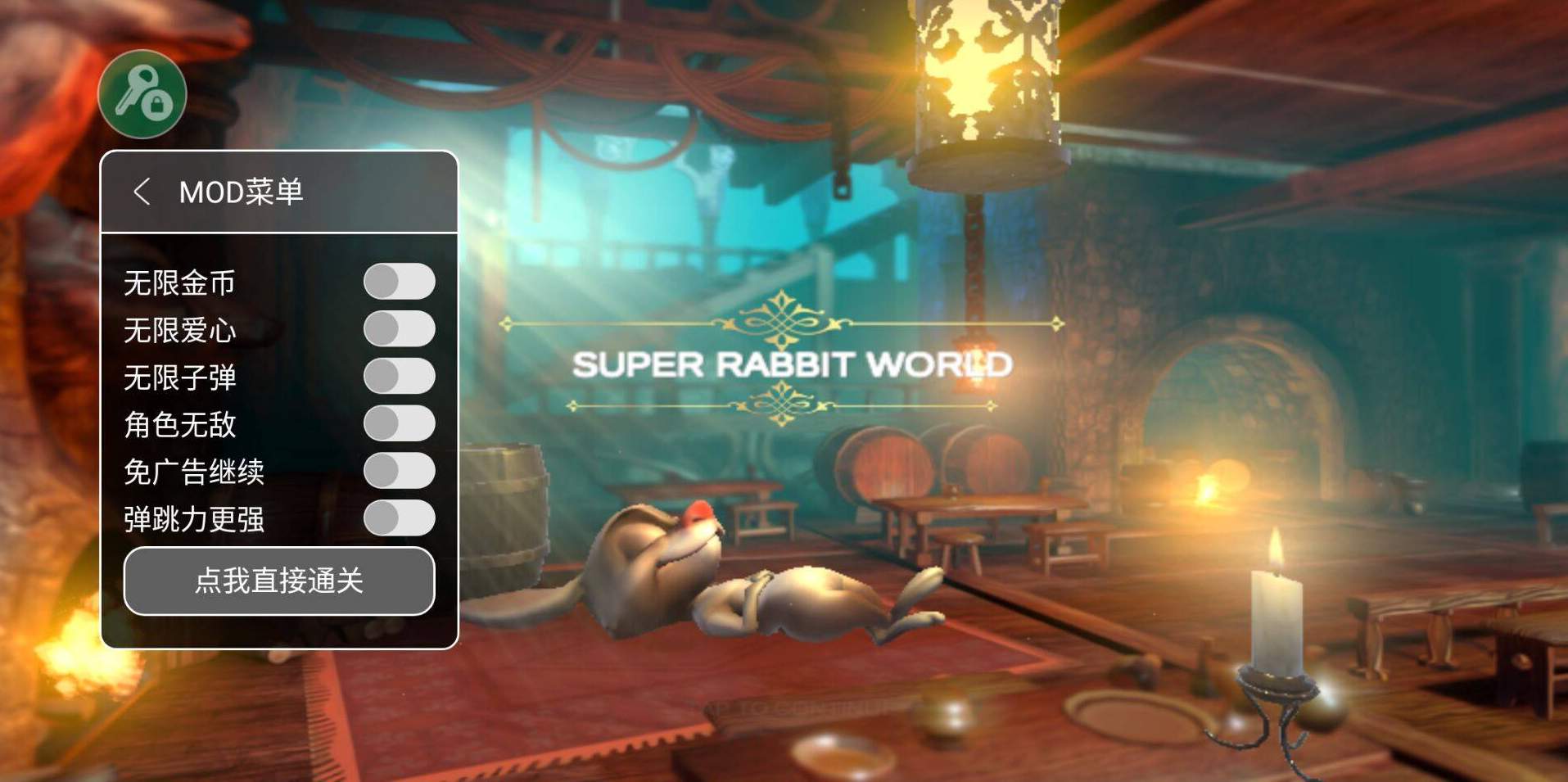Click the green key-and-lock MOD icon

click(x=142, y=94)
